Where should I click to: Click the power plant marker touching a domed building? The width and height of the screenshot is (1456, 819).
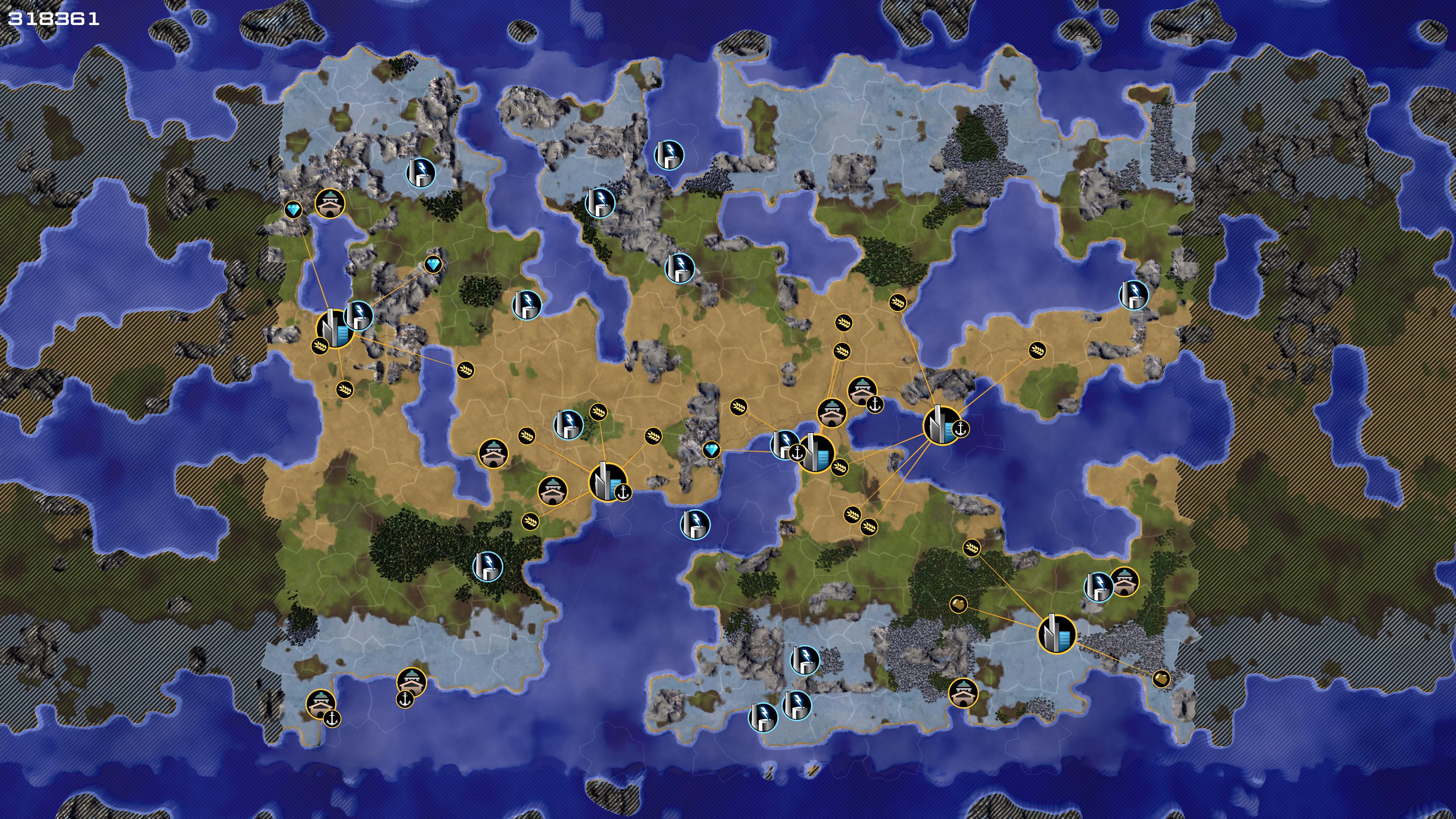coord(1098,587)
